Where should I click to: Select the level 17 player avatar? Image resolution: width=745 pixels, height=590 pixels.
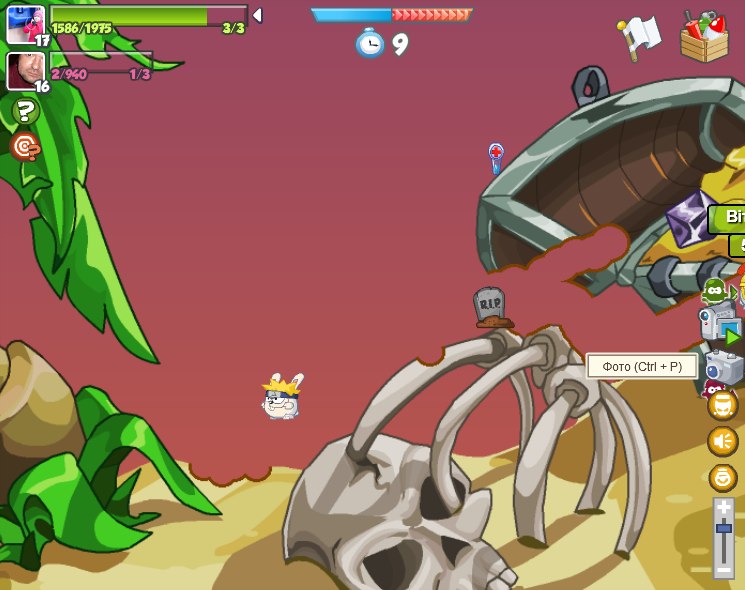(25, 24)
